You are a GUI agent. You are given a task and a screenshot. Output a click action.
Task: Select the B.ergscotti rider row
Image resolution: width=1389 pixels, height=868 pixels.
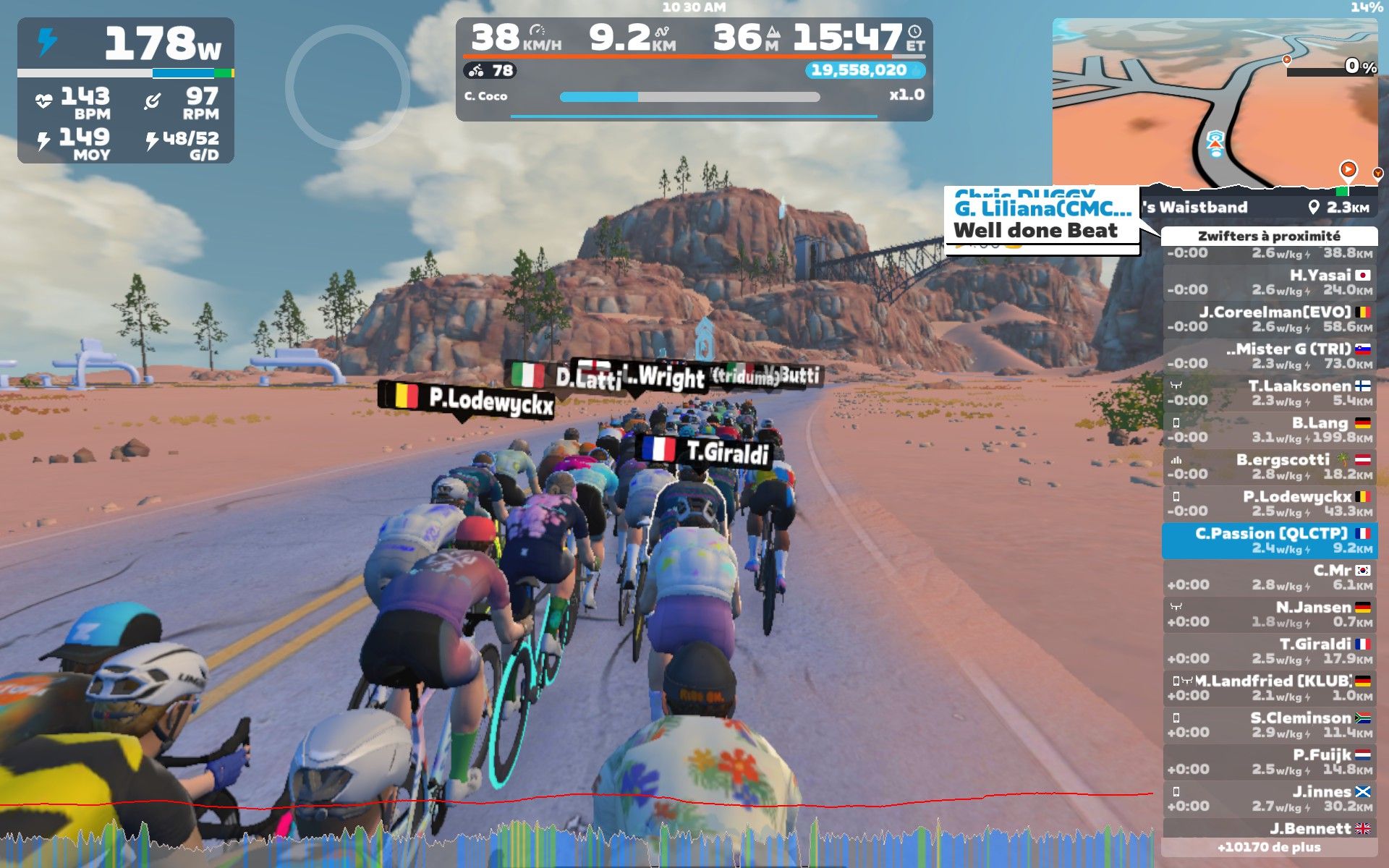point(1269,467)
